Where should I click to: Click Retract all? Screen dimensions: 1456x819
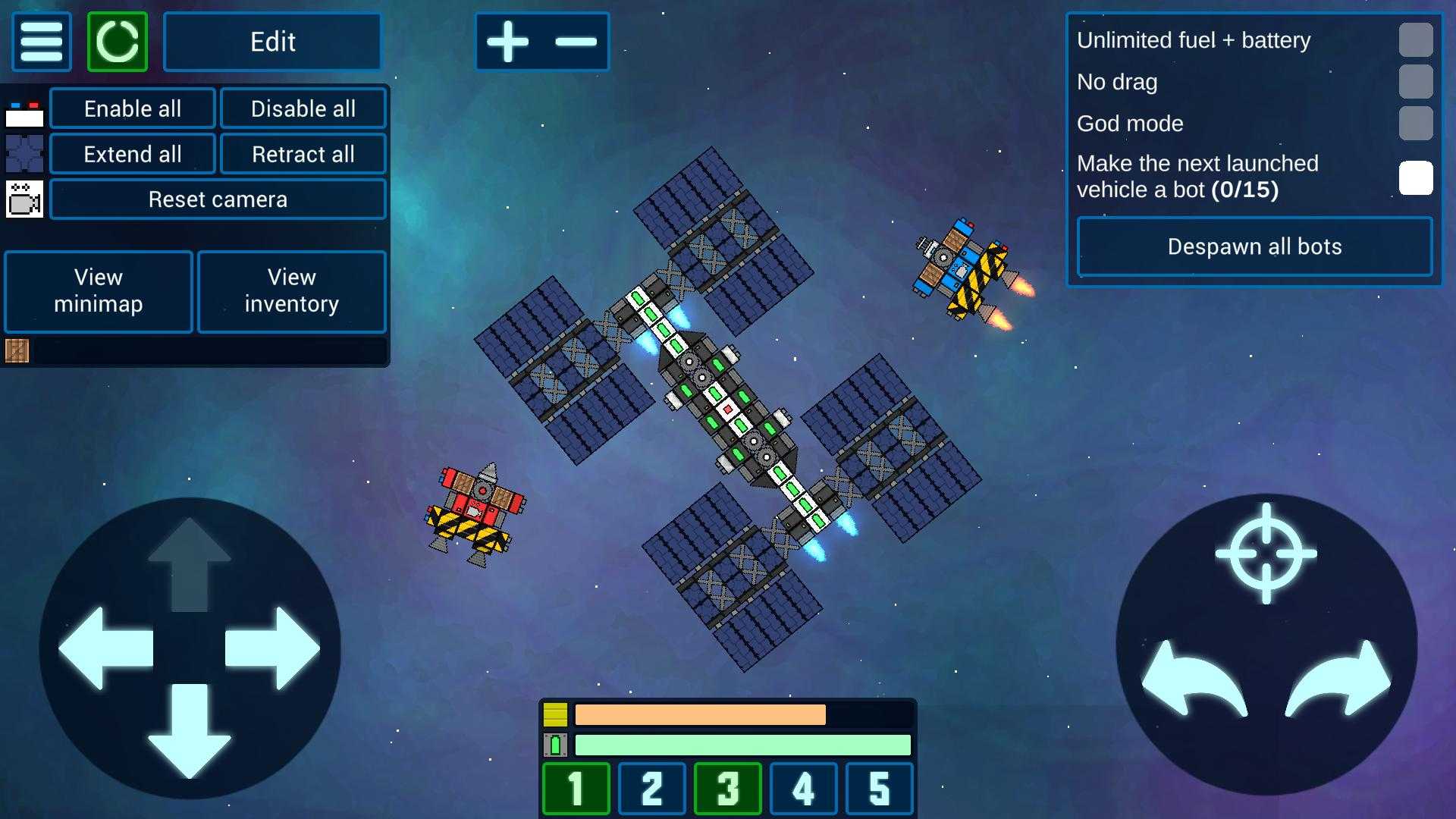point(303,154)
